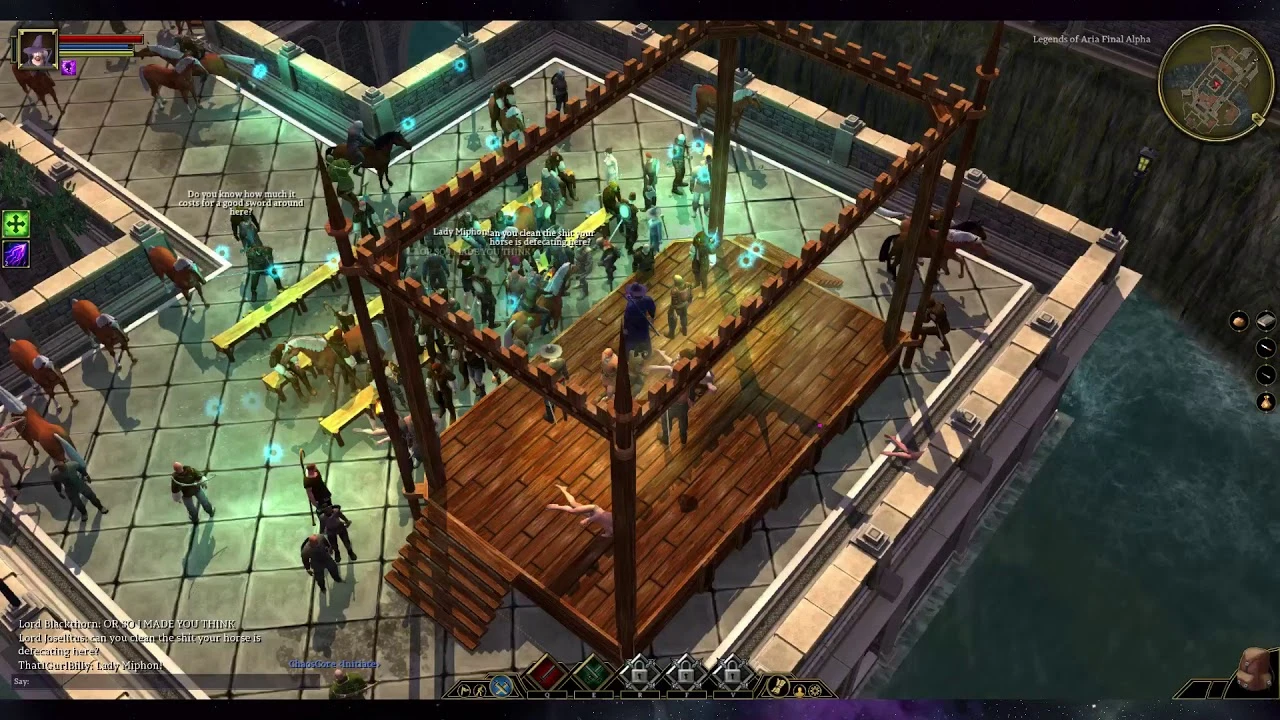
Task: Click the red health bar near the portrait
Action: [x=99, y=41]
